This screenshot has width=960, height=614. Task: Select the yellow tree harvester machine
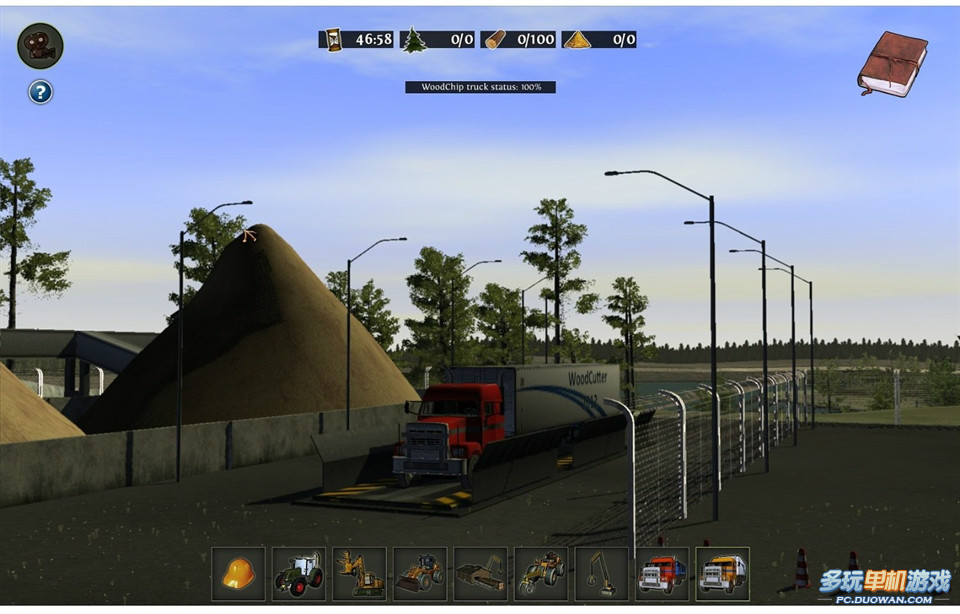(x=359, y=573)
